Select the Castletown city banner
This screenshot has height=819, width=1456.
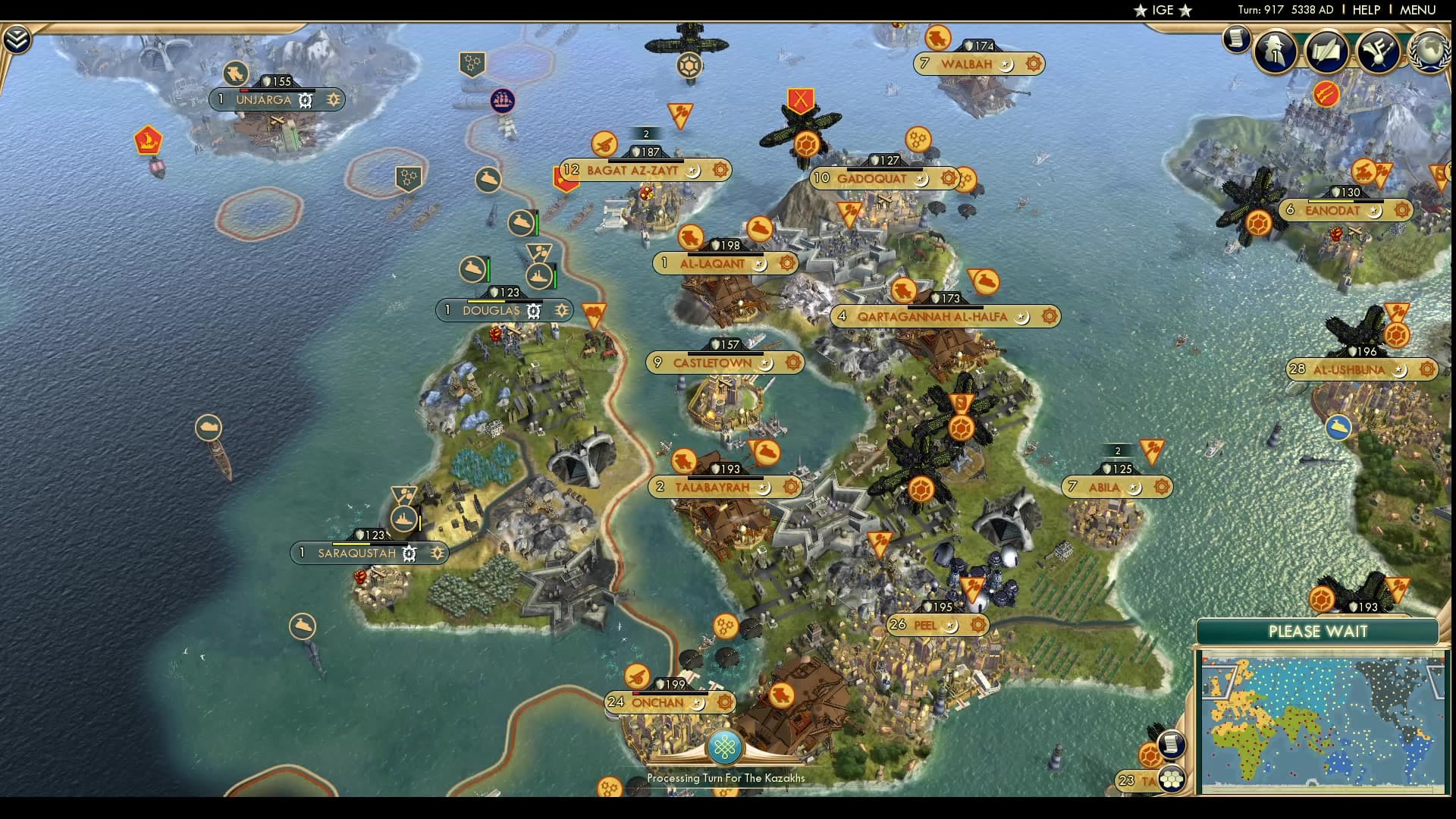pyautogui.click(x=711, y=363)
